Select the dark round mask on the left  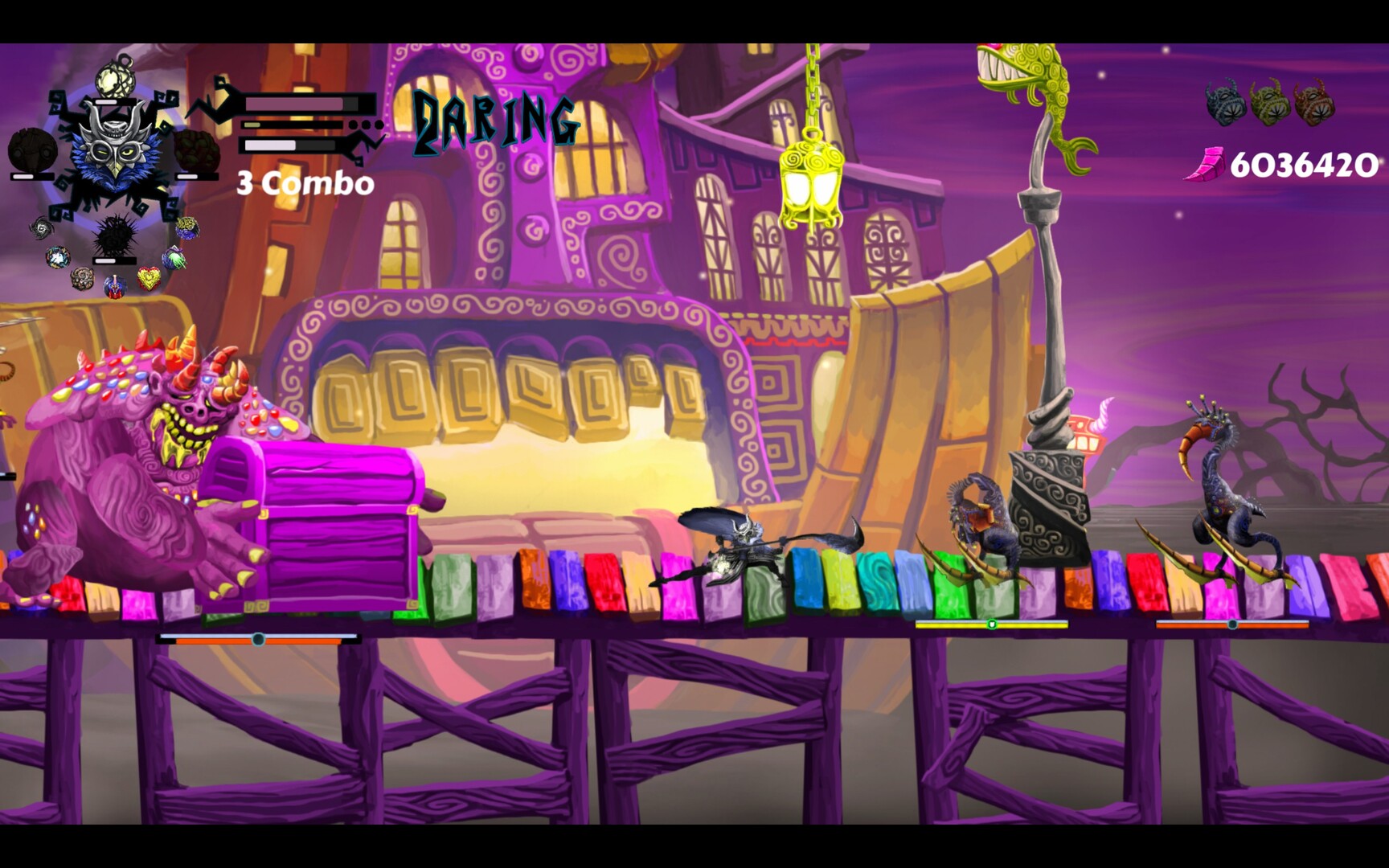pos(32,151)
